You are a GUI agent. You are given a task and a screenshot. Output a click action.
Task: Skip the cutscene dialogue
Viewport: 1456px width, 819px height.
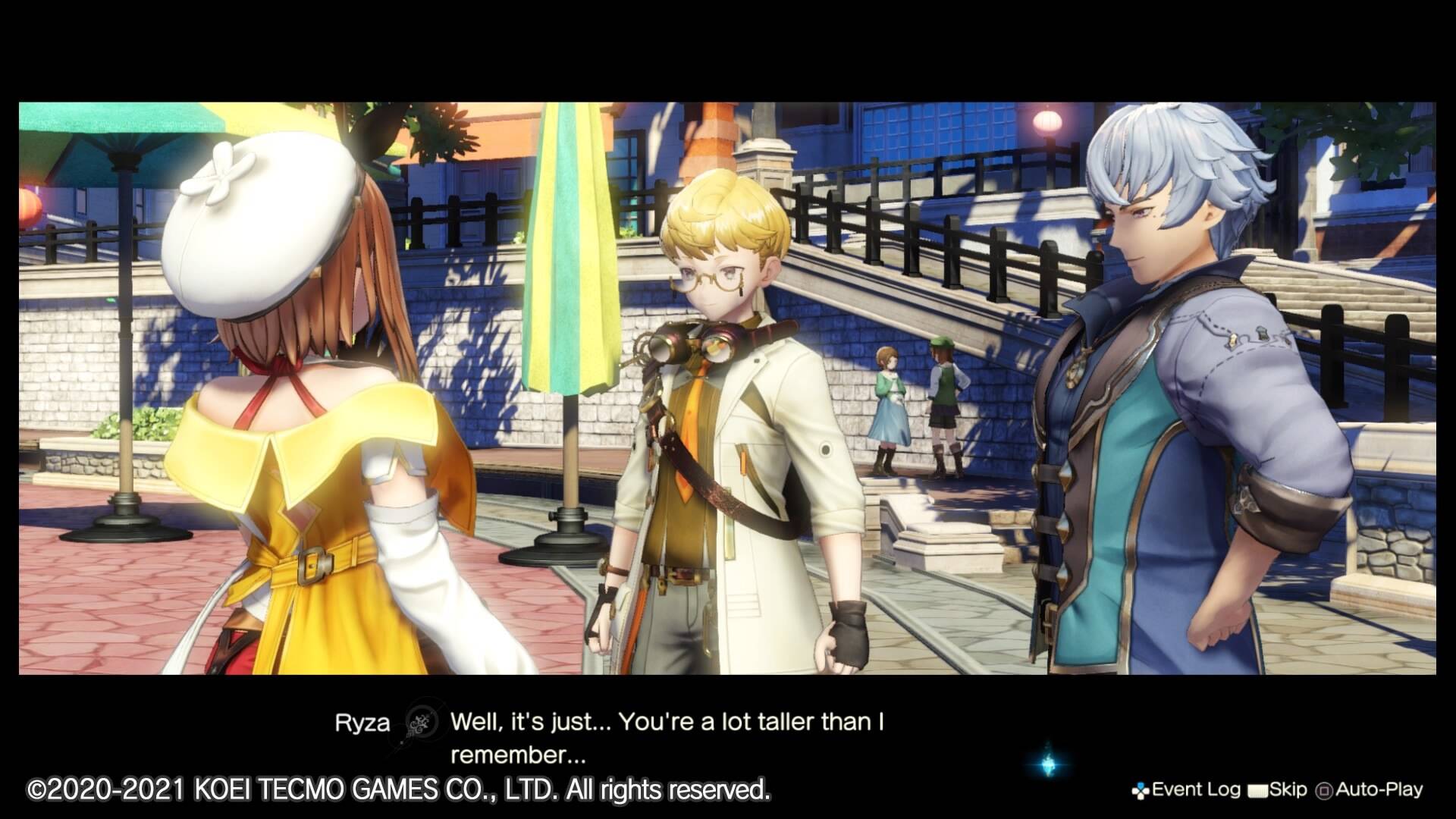pyautogui.click(x=1278, y=790)
